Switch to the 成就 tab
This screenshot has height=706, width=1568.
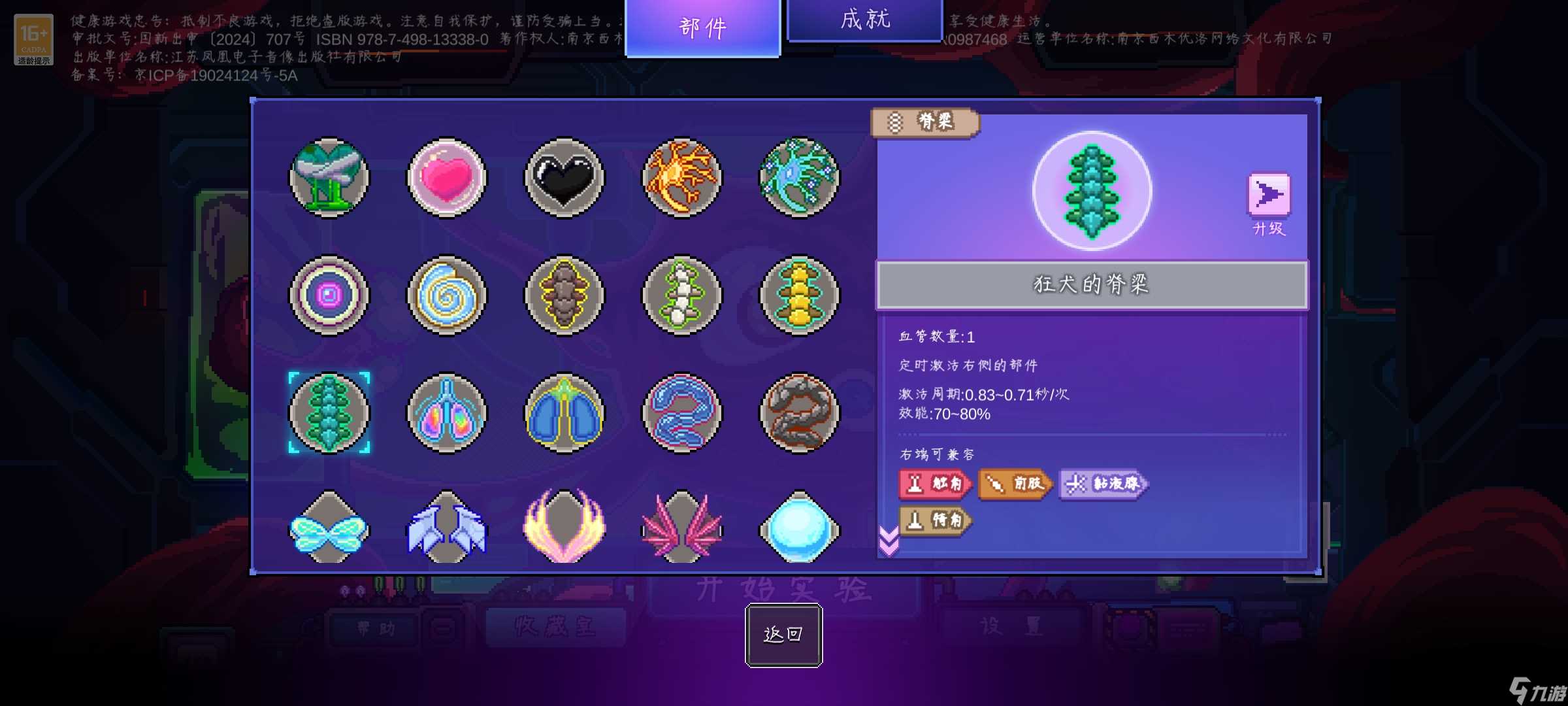[864, 20]
